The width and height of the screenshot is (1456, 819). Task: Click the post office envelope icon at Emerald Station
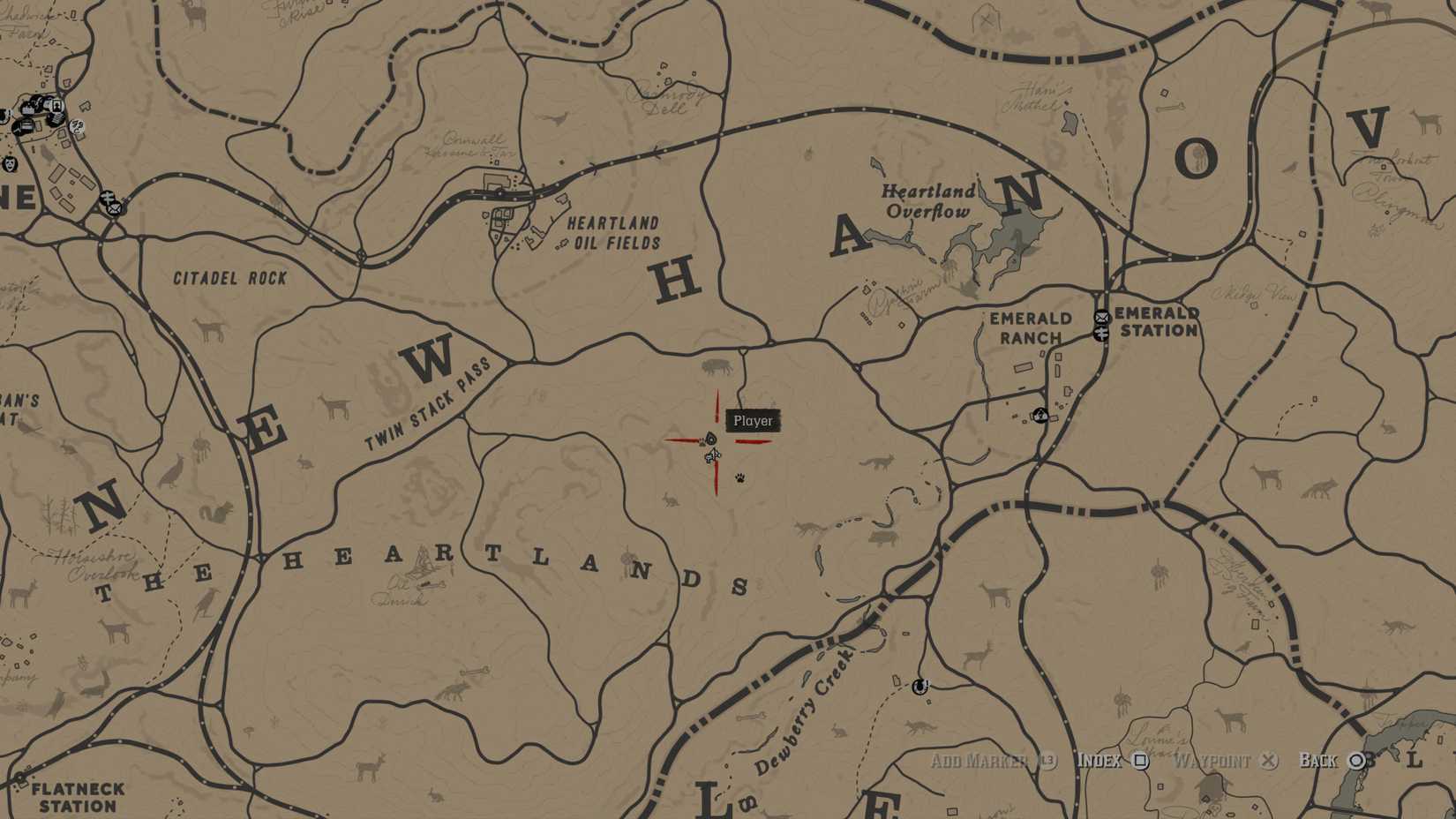1101,318
